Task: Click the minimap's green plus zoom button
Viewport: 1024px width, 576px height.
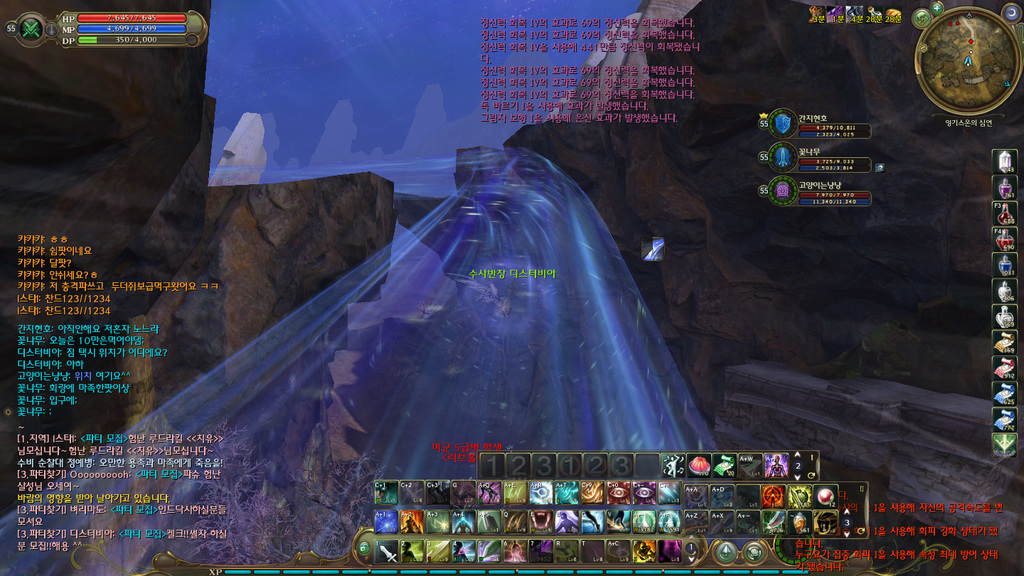Action: 920,19
